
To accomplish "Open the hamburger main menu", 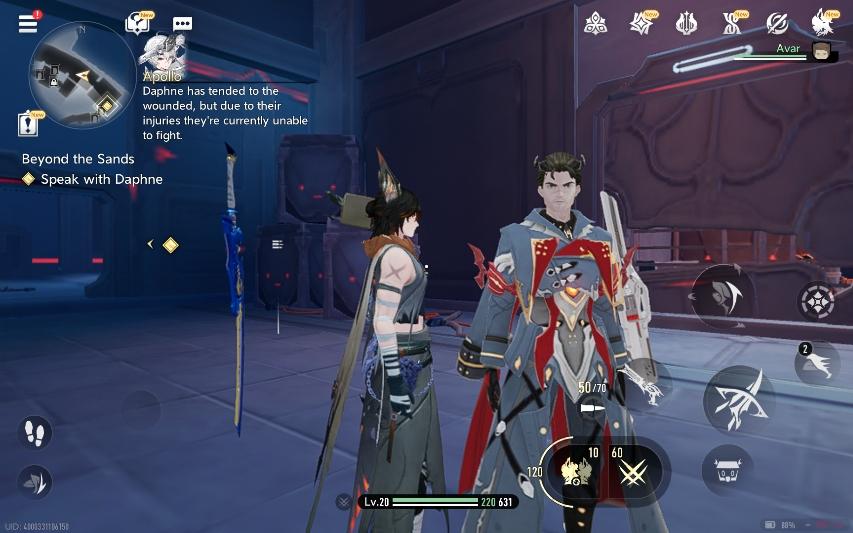I will coord(28,23).
